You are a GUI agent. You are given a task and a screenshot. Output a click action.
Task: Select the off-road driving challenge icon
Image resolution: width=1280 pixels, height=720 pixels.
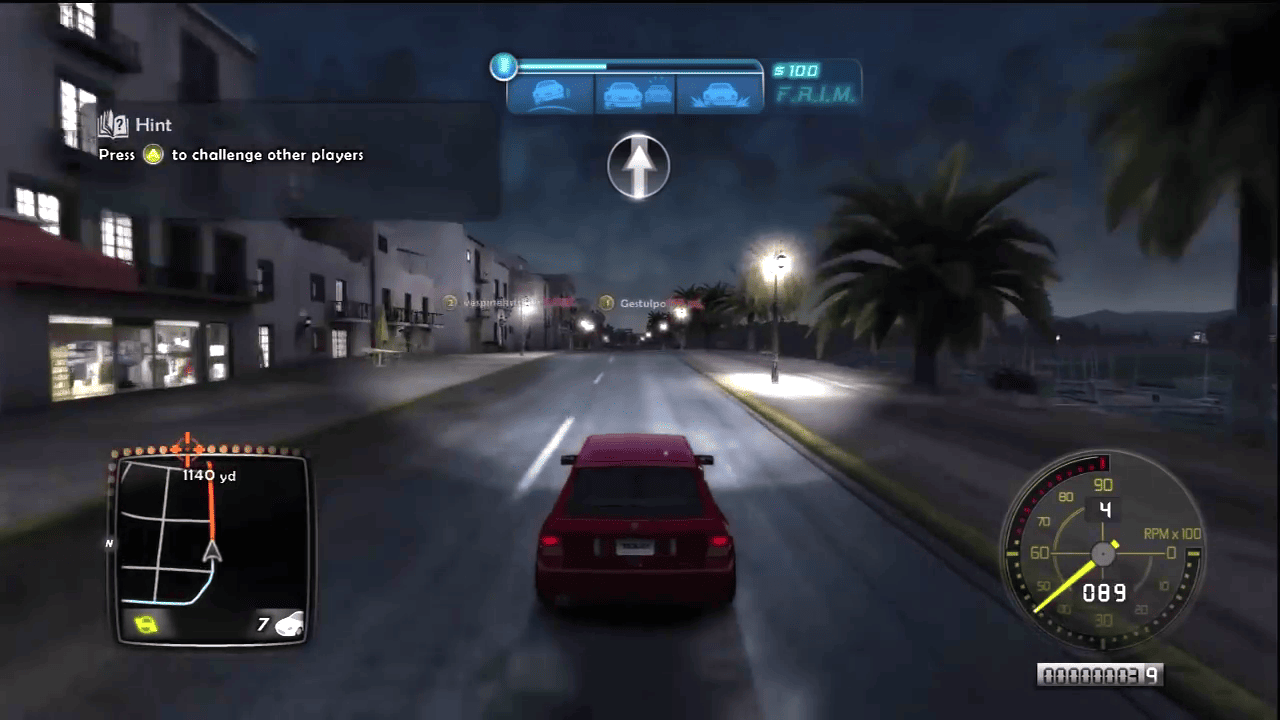[x=718, y=95]
